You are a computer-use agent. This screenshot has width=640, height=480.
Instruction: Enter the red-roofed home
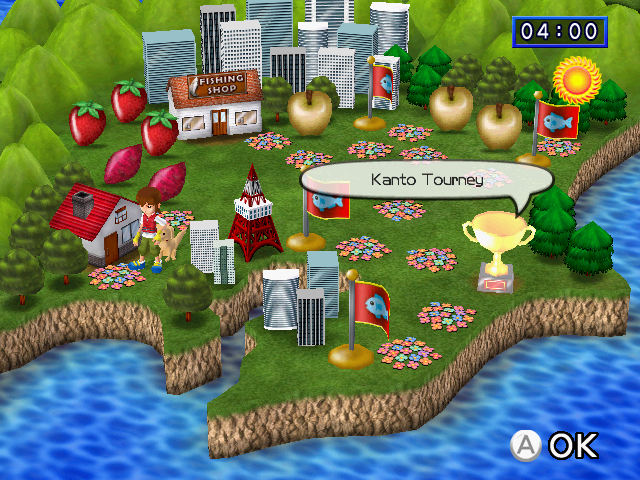(x=97, y=225)
